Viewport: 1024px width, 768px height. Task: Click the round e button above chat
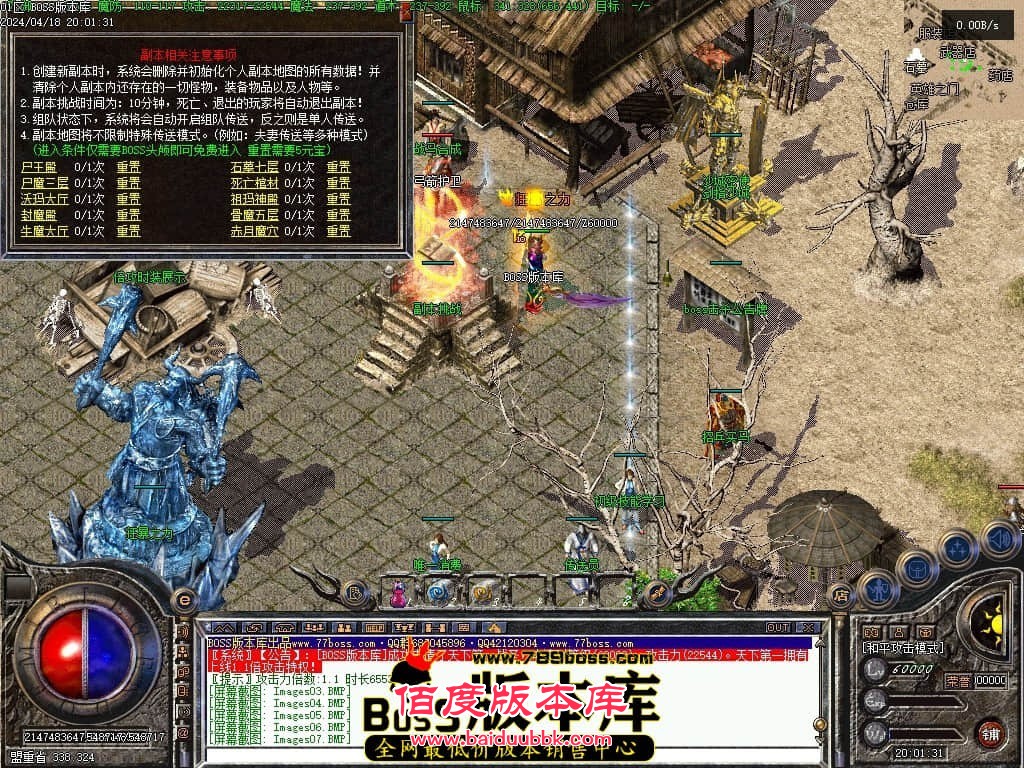tap(184, 600)
